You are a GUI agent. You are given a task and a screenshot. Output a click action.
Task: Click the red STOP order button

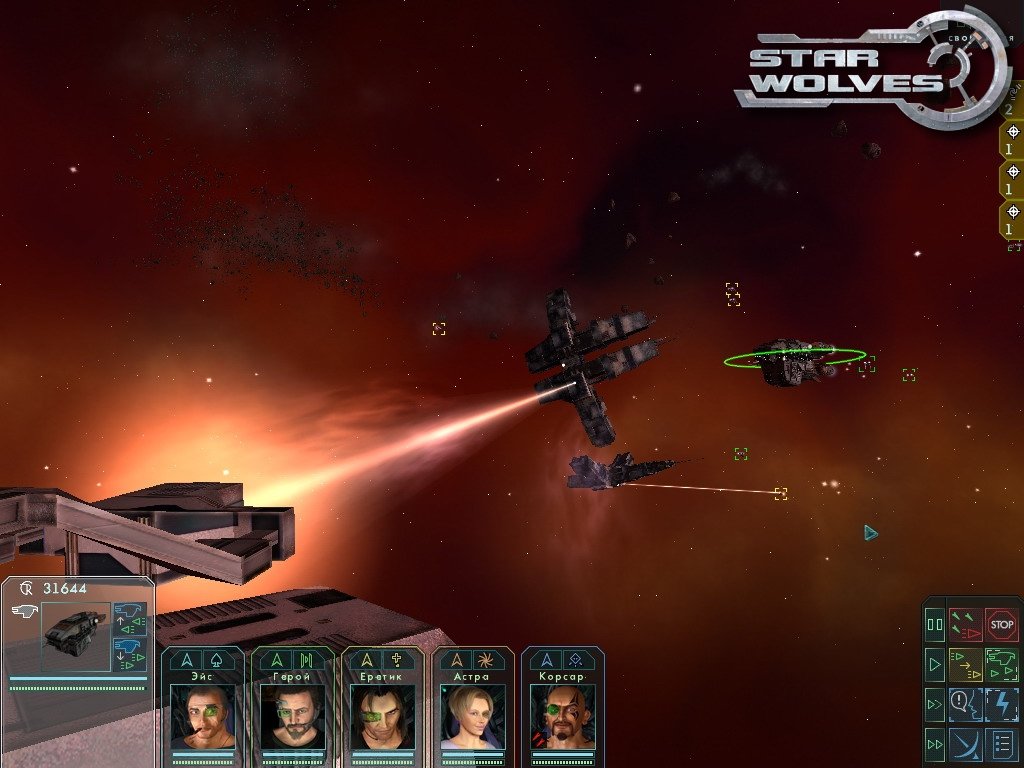click(1001, 625)
